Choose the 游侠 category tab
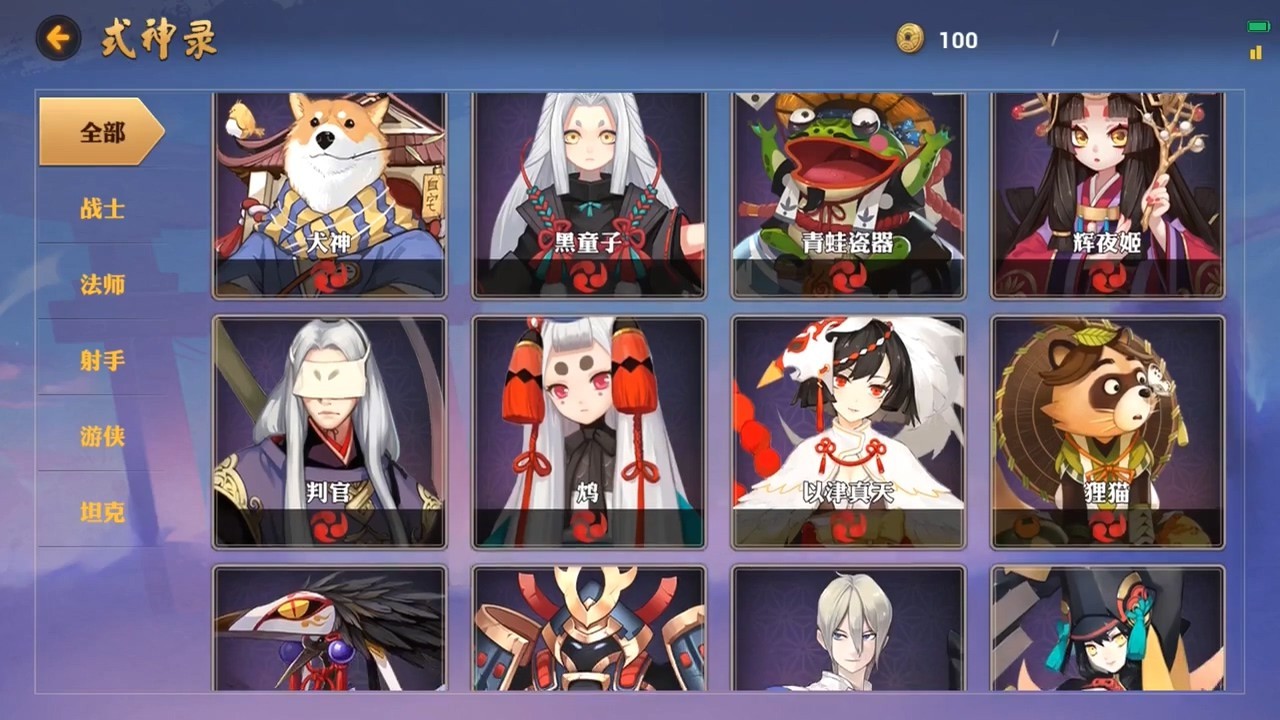 (101, 436)
